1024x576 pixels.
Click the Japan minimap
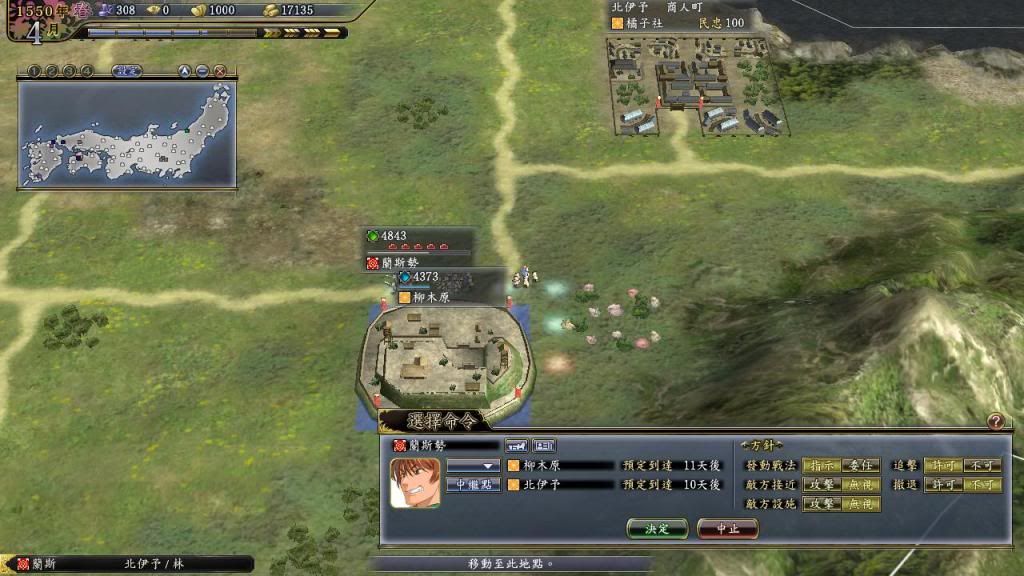pos(127,133)
